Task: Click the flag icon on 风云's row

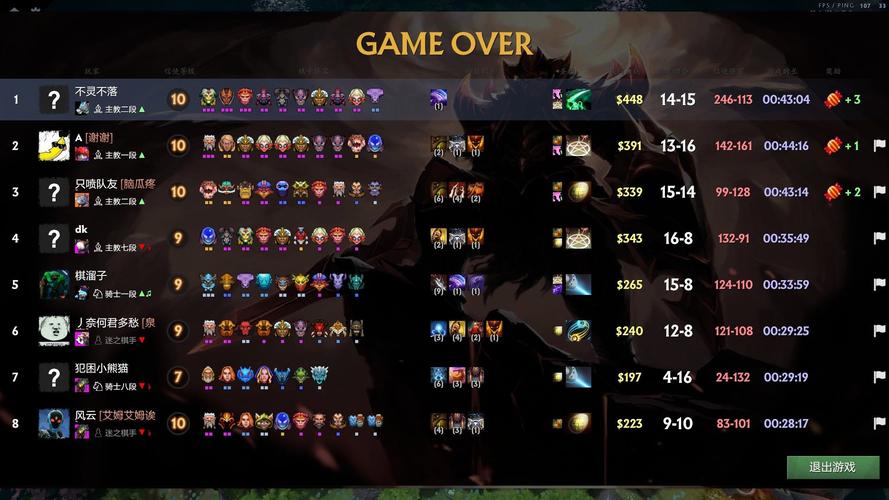Action: [879, 423]
